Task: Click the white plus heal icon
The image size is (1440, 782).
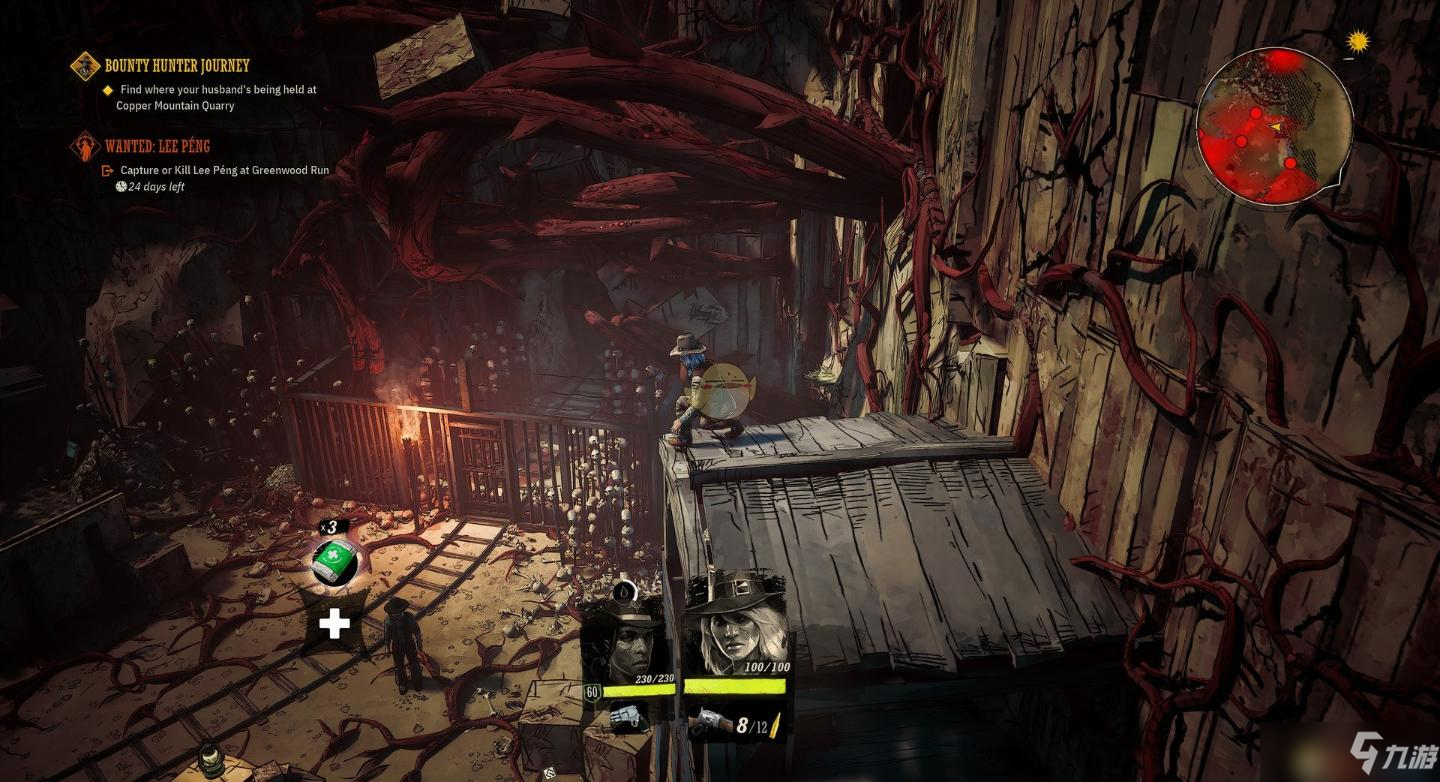Action: click(334, 625)
